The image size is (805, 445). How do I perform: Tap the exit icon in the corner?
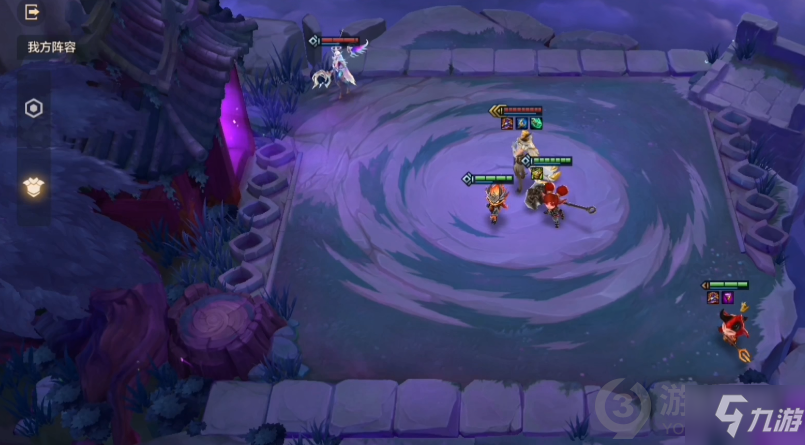[x=31, y=13]
